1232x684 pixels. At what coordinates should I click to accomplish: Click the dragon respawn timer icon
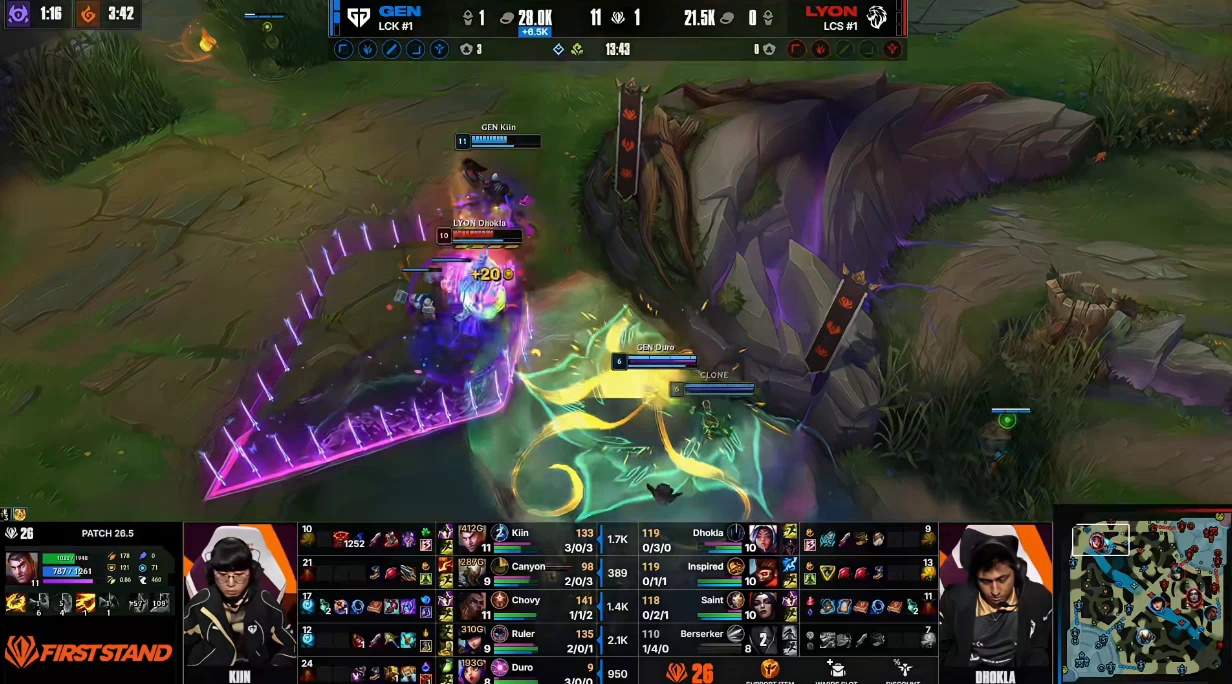coord(89,14)
